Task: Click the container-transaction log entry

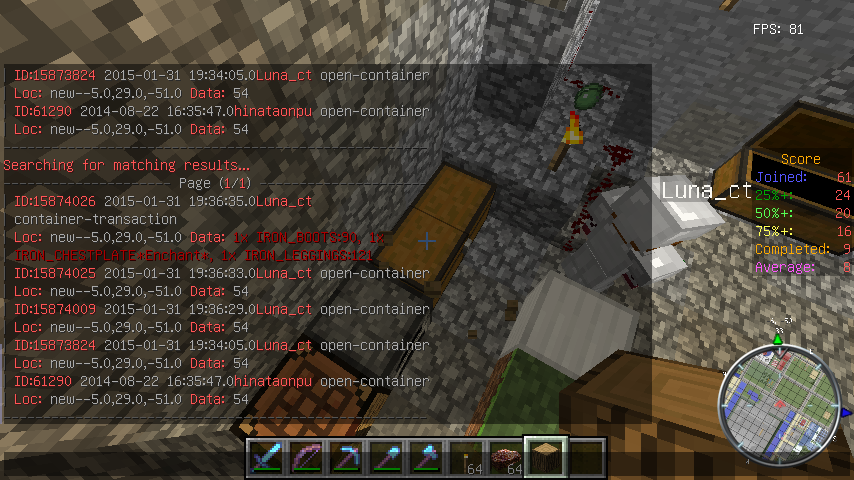Action: 95,219
